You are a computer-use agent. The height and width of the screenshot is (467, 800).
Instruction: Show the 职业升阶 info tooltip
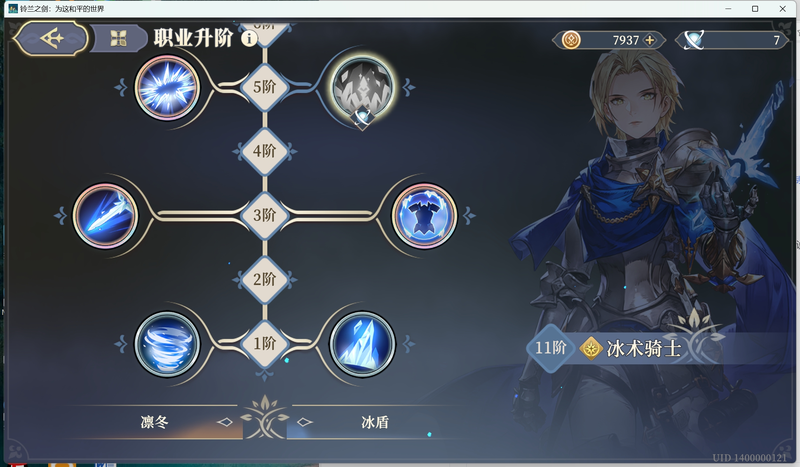[x=249, y=39]
